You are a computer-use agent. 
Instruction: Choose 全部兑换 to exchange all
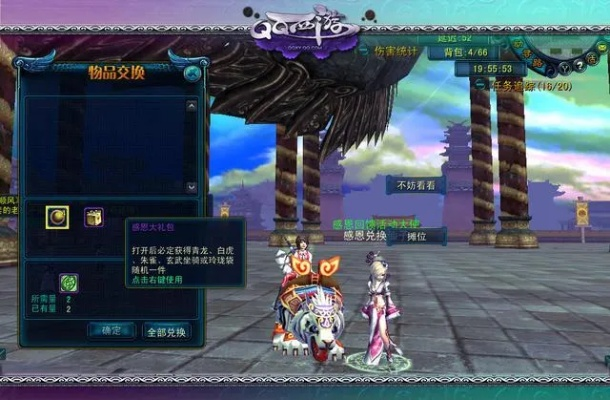pyautogui.click(x=167, y=331)
